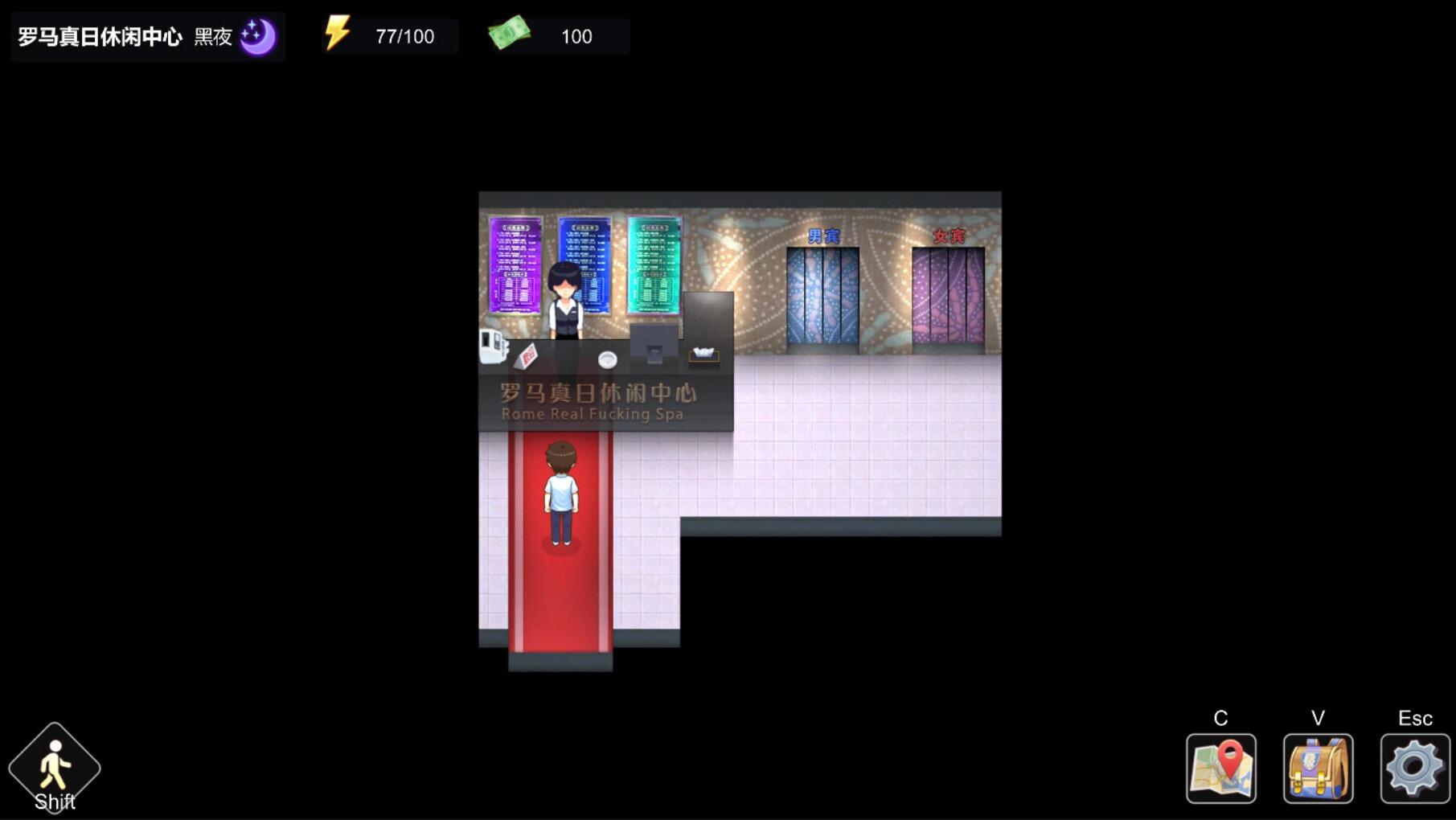Toggle the moon night-time indicator
Screen dimensions: 1456x820
tap(257, 34)
